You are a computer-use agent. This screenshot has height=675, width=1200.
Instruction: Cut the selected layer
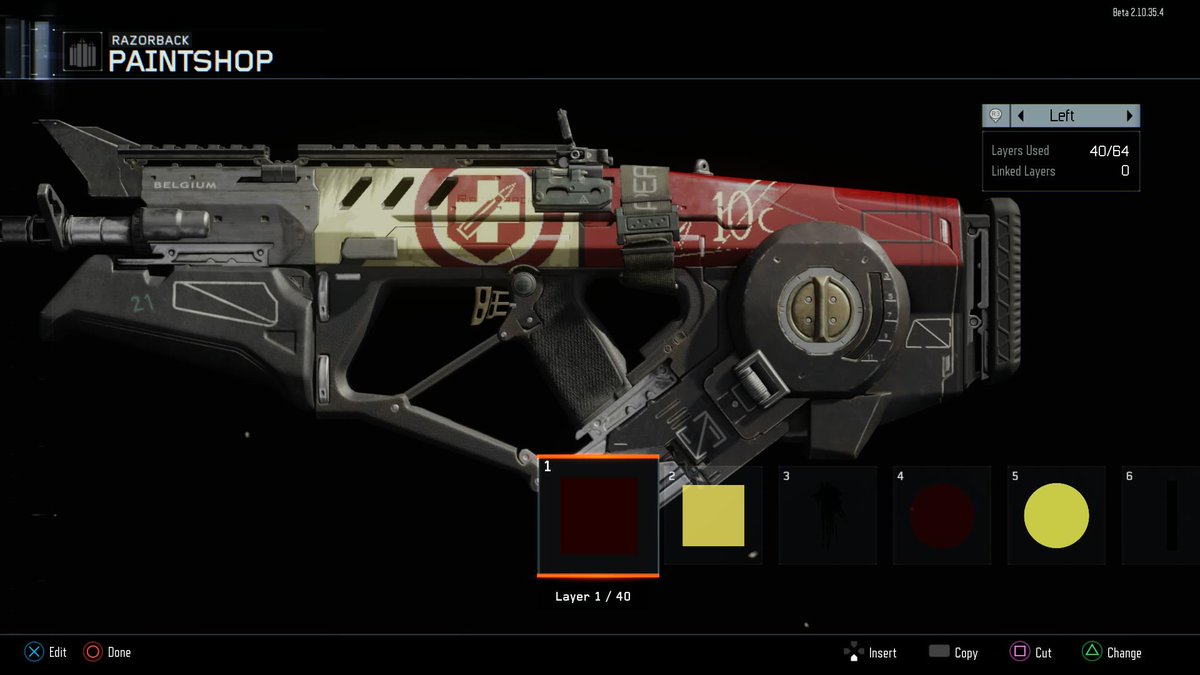click(x=1031, y=653)
